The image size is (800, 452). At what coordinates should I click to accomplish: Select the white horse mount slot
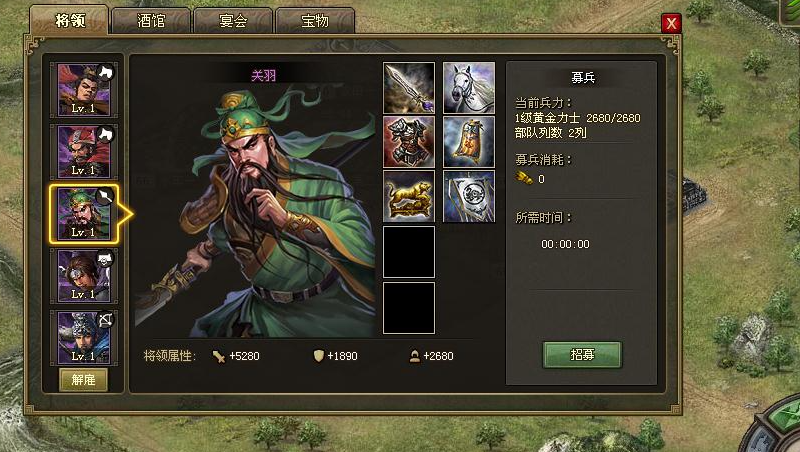[469, 88]
